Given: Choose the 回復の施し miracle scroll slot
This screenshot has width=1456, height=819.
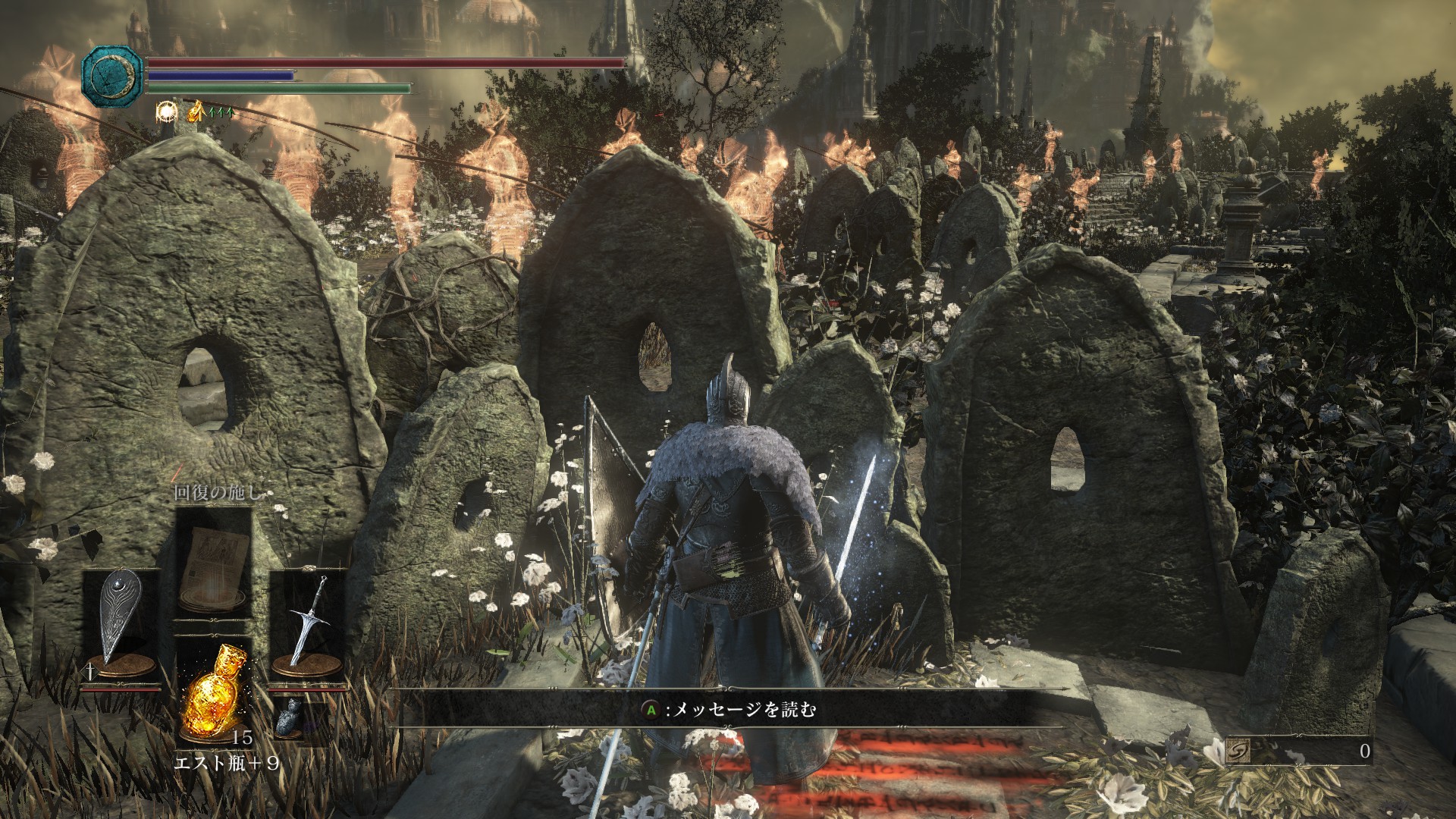Looking at the screenshot, I should [x=213, y=563].
